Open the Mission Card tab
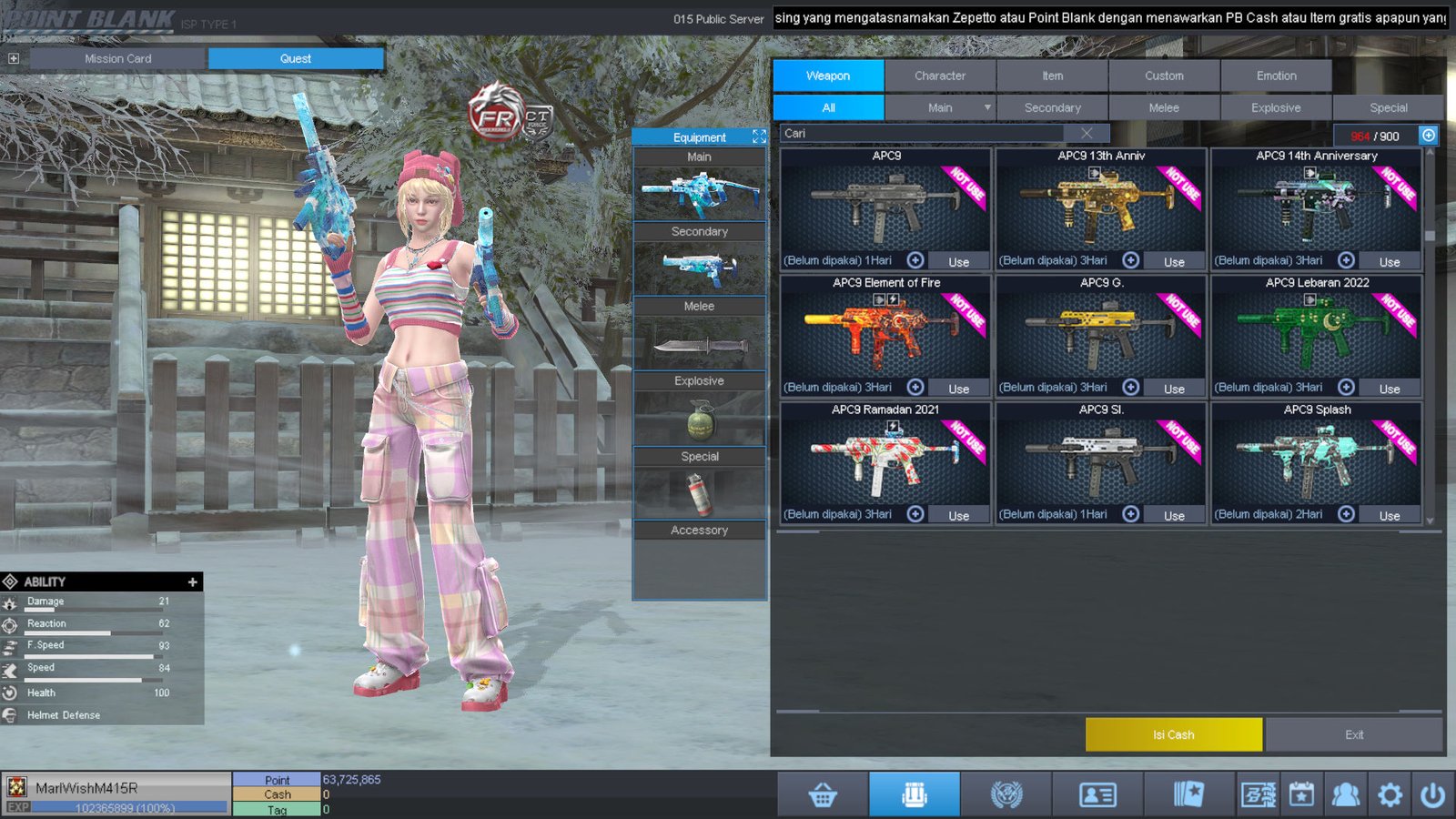This screenshot has width=1456, height=819. pos(118,58)
